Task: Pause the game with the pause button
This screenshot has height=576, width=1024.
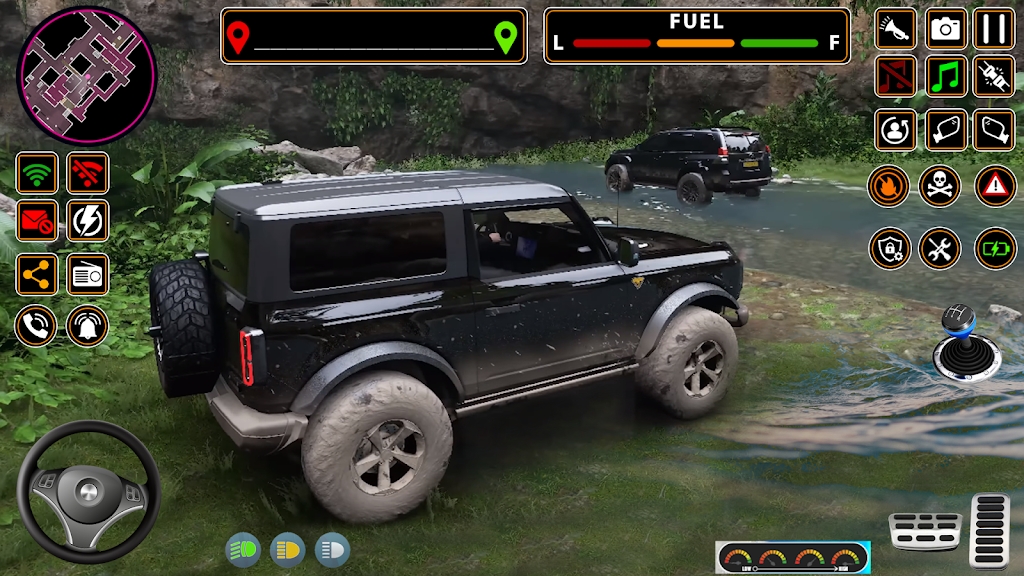Action: [x=994, y=29]
